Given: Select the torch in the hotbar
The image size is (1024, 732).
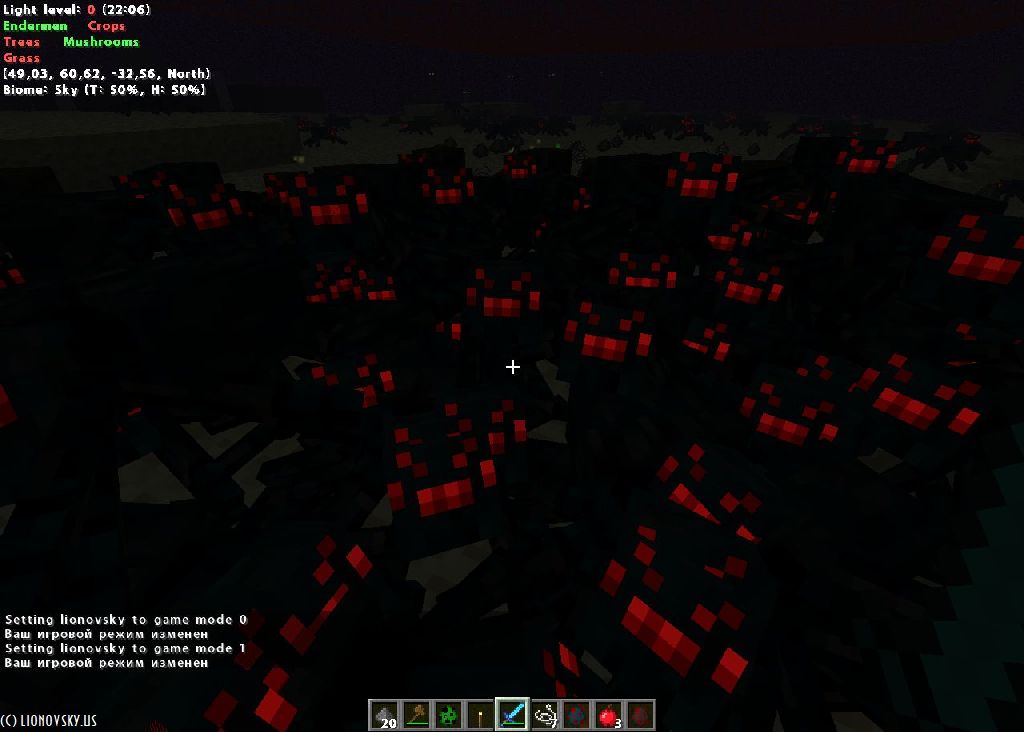Looking at the screenshot, I should tap(480, 715).
